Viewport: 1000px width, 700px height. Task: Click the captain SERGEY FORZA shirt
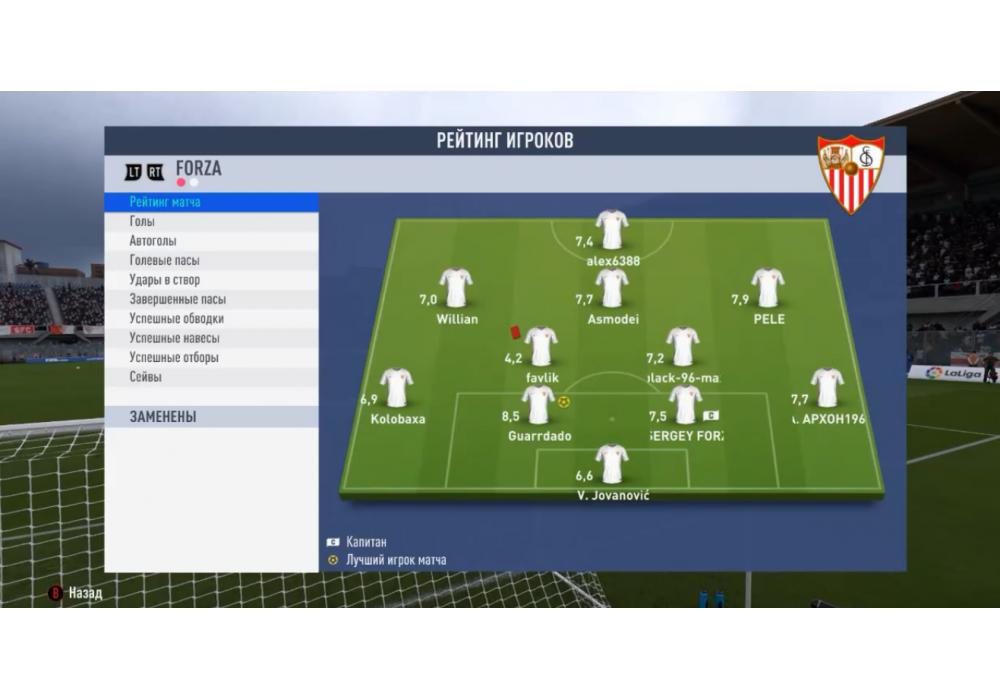point(685,405)
